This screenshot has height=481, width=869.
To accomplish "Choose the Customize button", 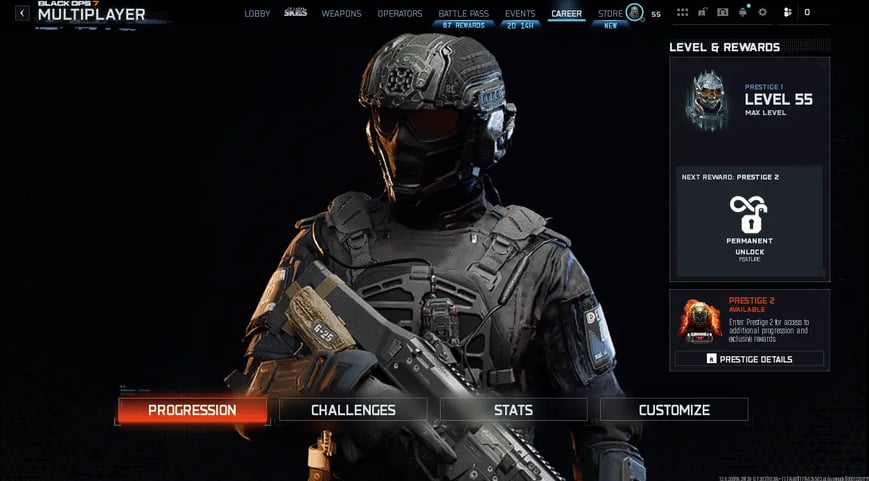I will pyautogui.click(x=674, y=410).
